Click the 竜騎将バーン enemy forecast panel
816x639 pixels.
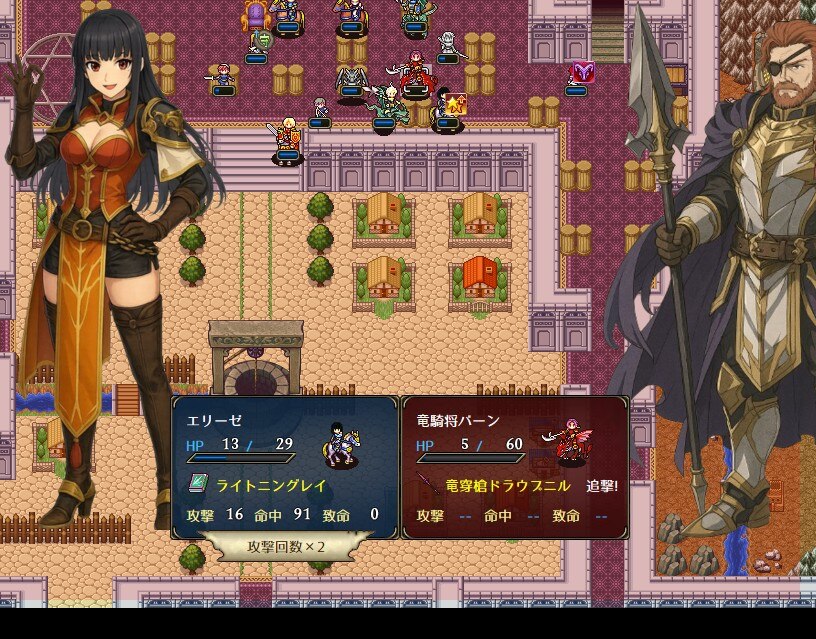click(515, 466)
